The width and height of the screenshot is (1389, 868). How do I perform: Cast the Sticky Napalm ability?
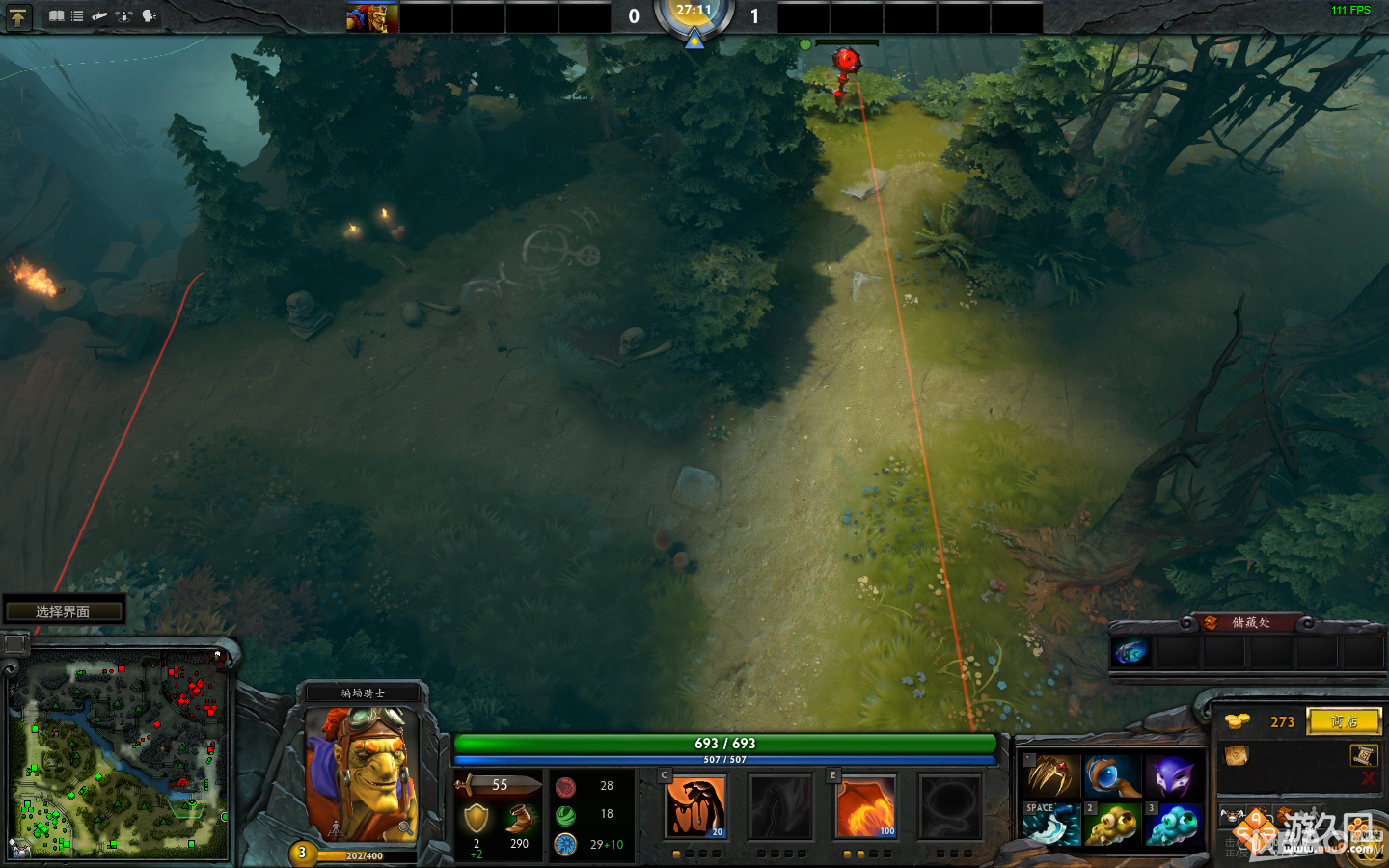(x=695, y=806)
